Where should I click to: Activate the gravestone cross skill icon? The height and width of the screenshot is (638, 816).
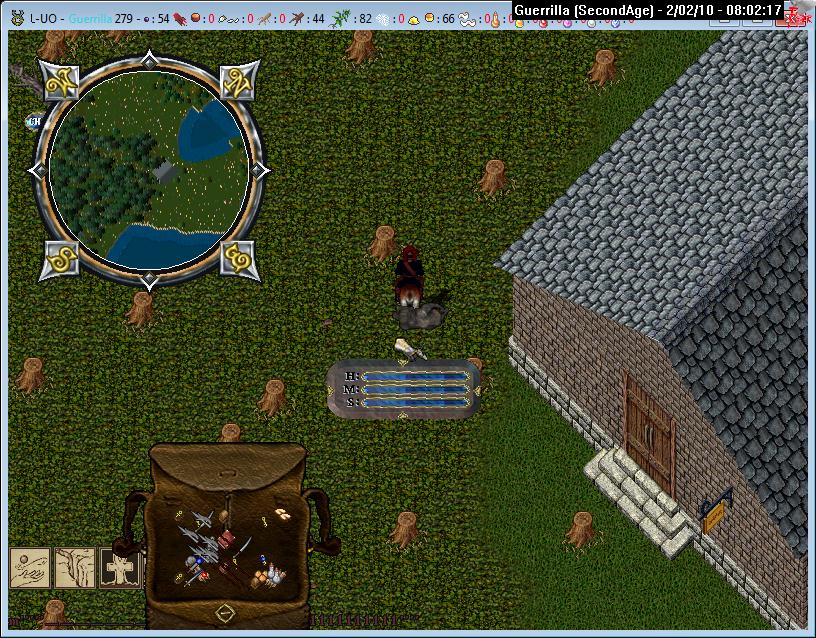pyautogui.click(x=118, y=567)
